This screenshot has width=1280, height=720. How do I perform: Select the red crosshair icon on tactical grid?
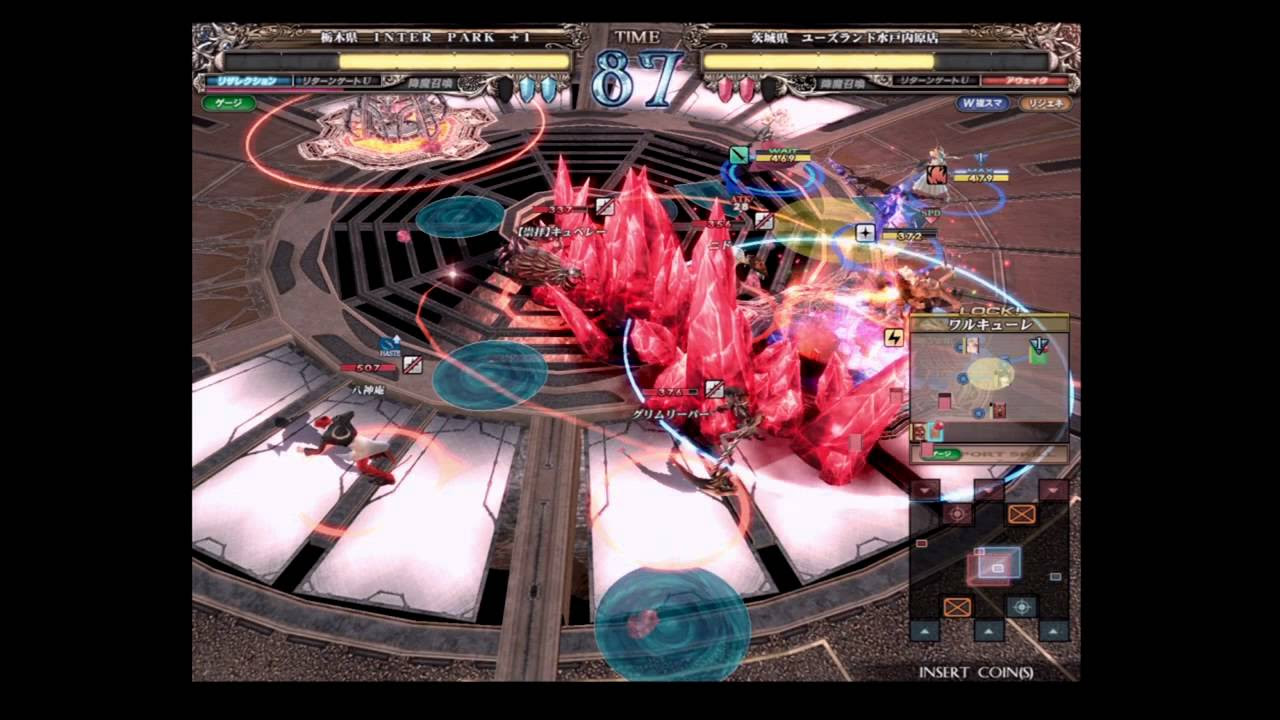point(957,514)
